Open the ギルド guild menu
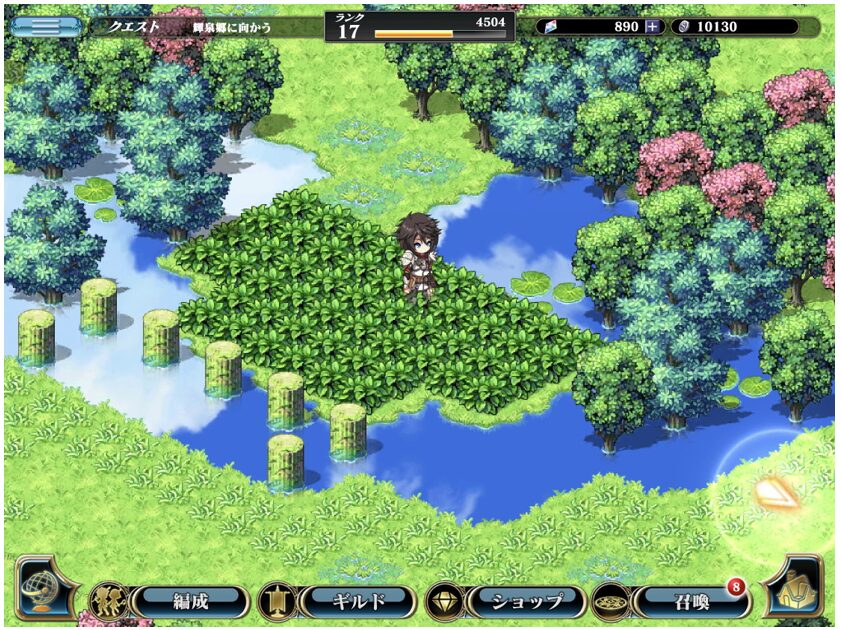Image resolution: width=841 pixels, height=630 pixels. [357, 601]
